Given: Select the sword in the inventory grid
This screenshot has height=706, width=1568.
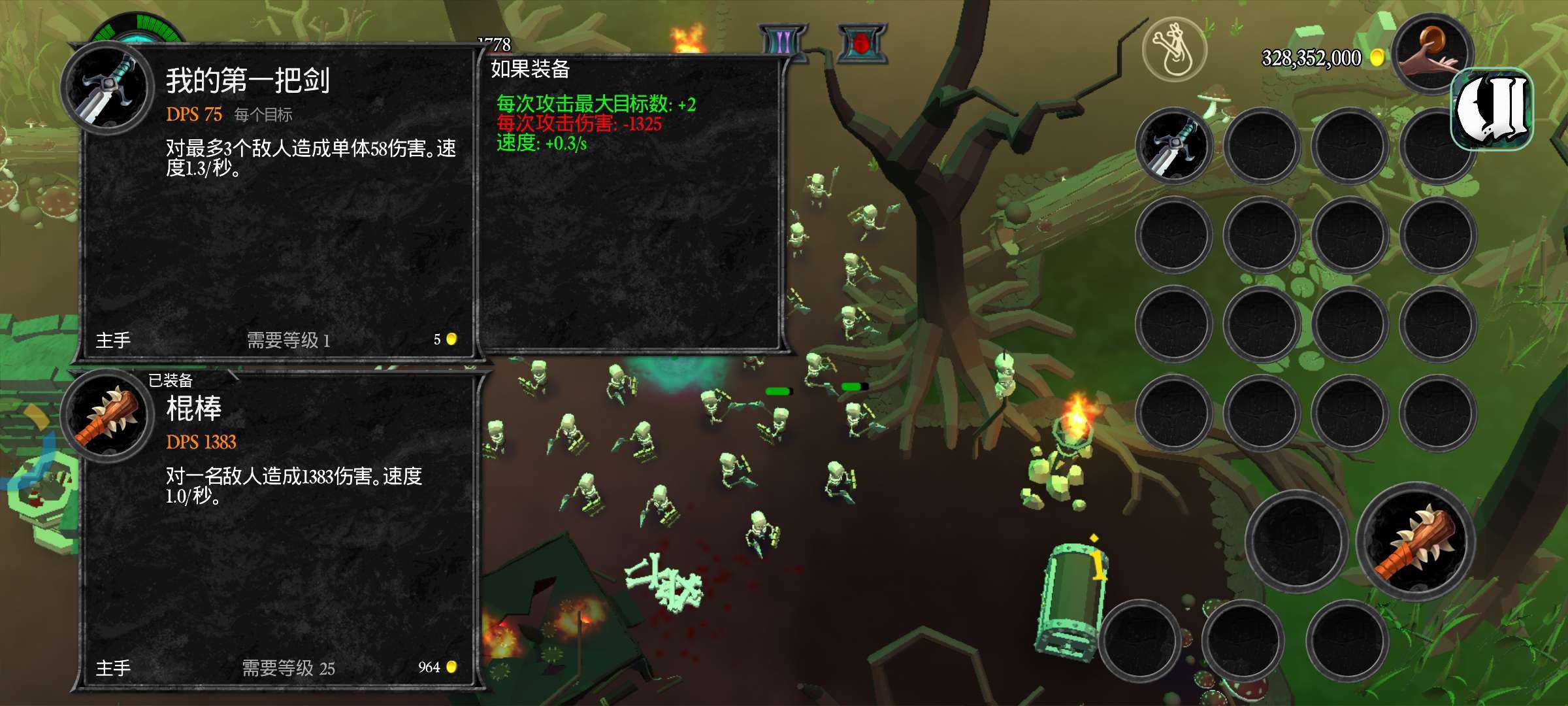Looking at the screenshot, I should pyautogui.click(x=1174, y=146).
